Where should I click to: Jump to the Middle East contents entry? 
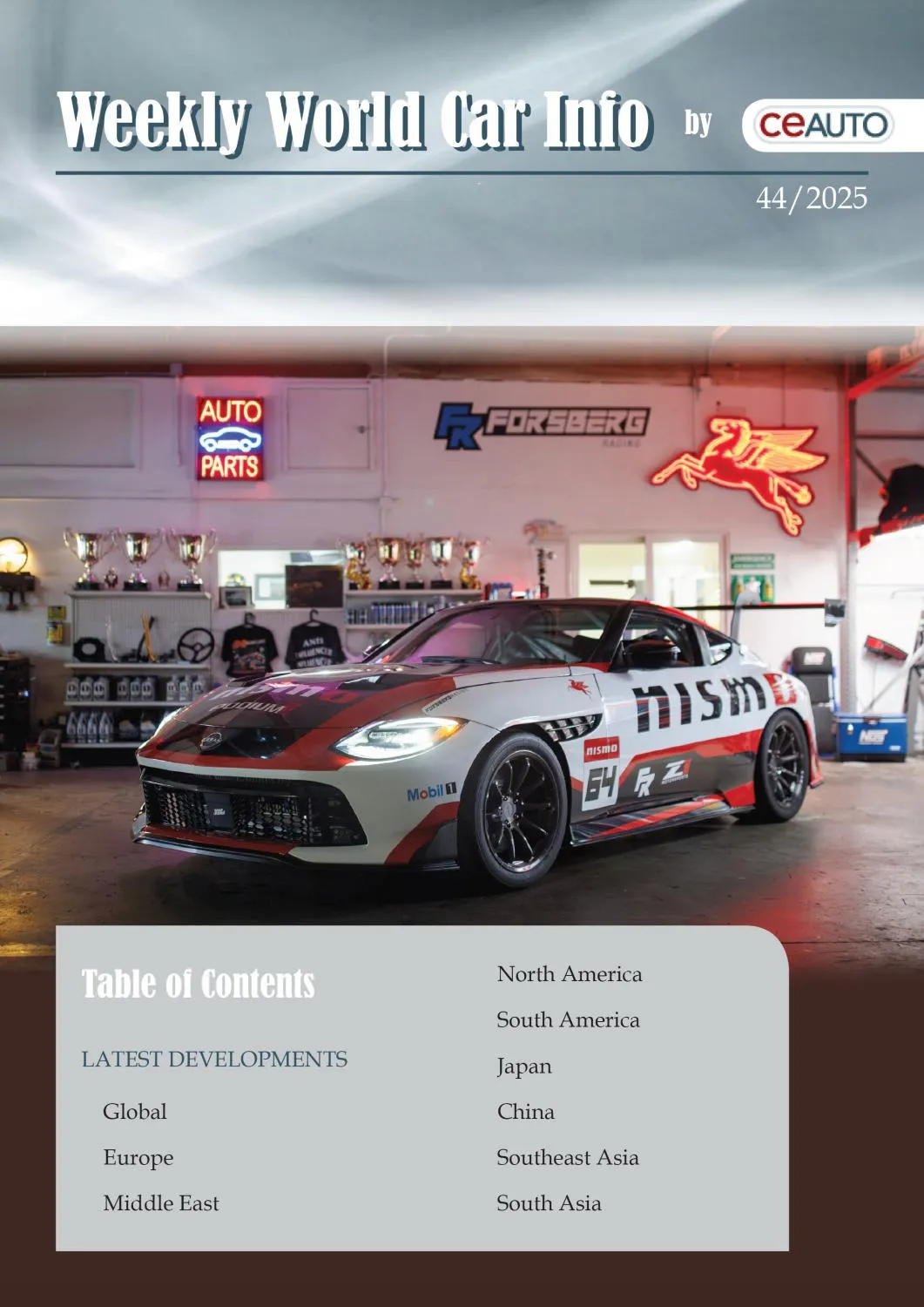click(x=161, y=1203)
